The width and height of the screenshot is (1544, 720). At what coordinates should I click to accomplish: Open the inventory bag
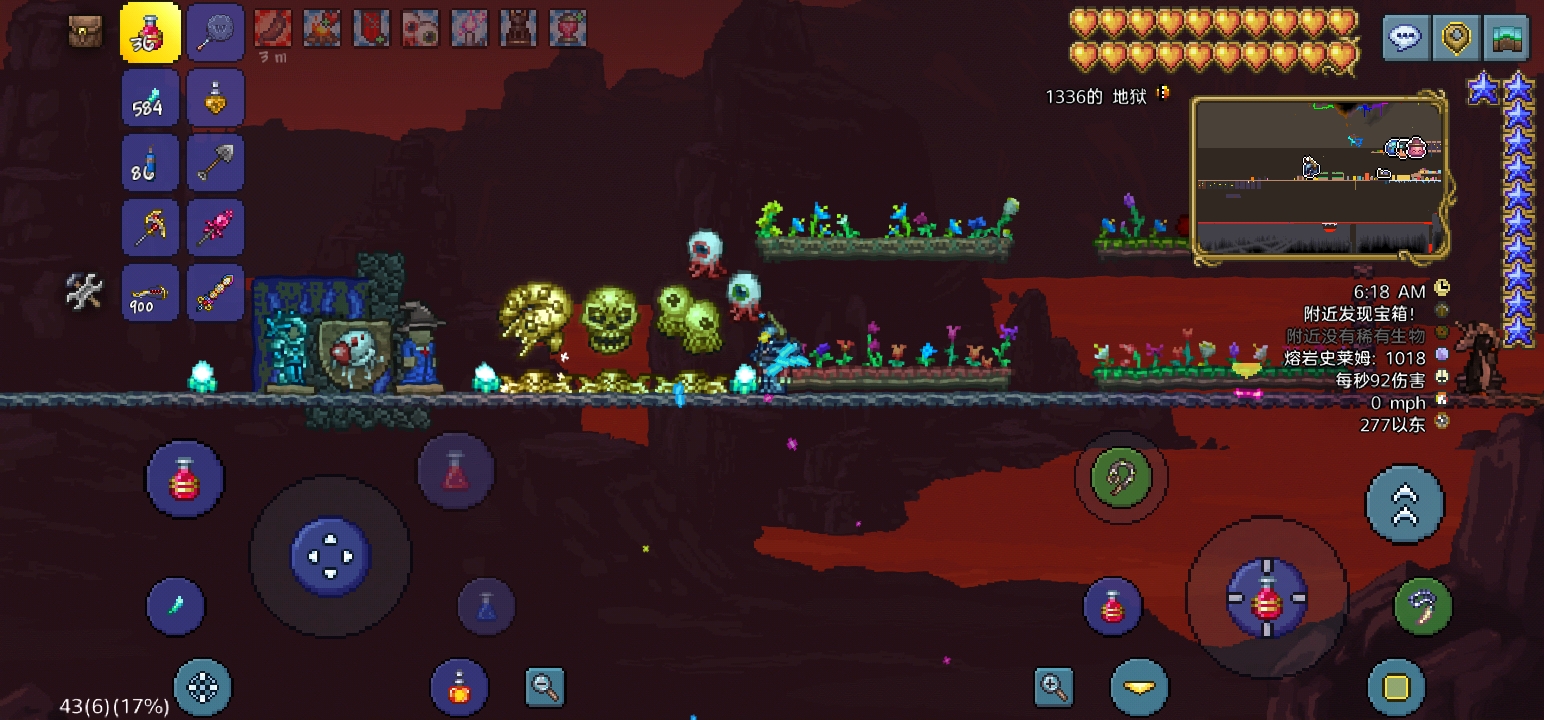[x=86, y=31]
